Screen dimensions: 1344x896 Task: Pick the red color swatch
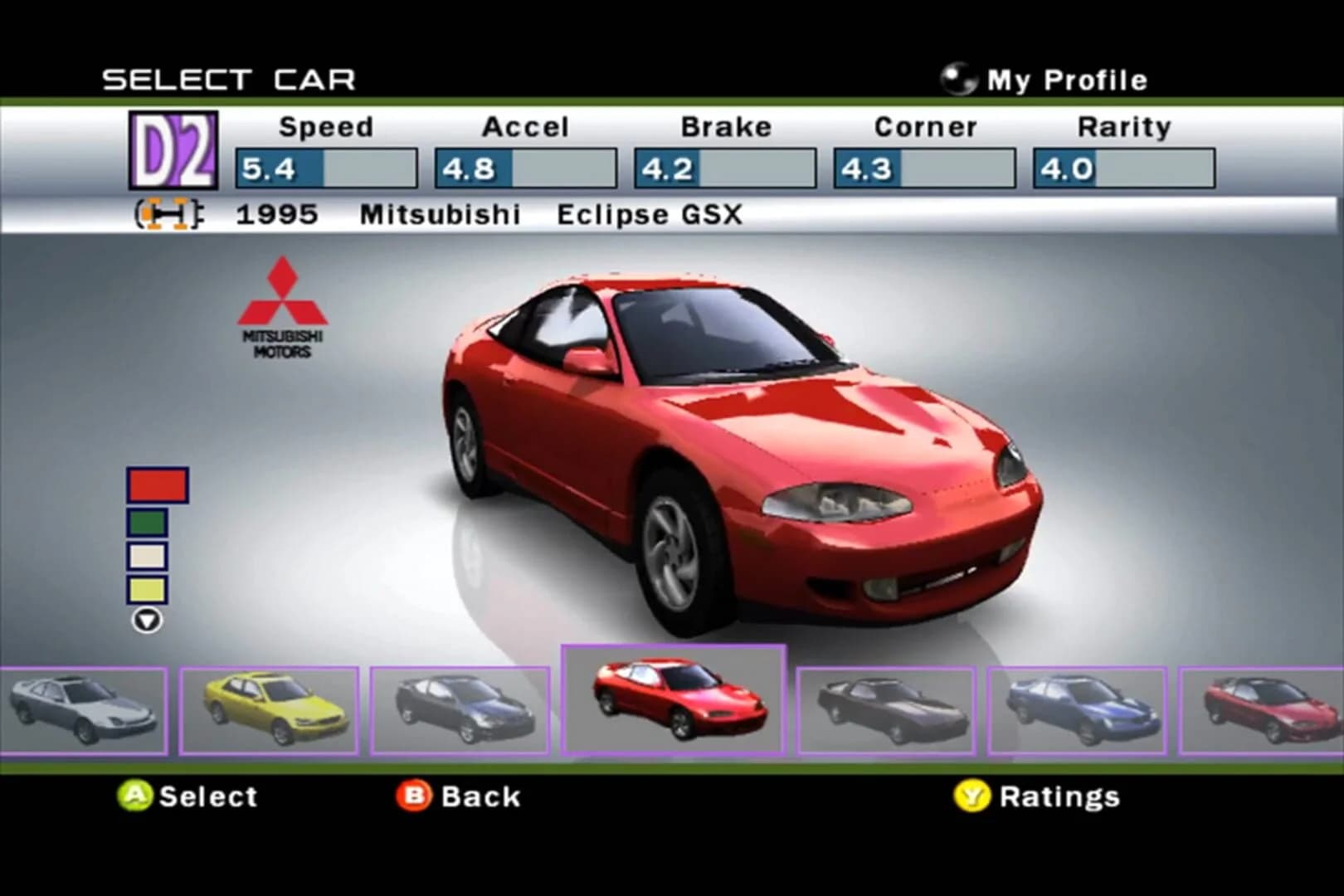click(x=157, y=484)
